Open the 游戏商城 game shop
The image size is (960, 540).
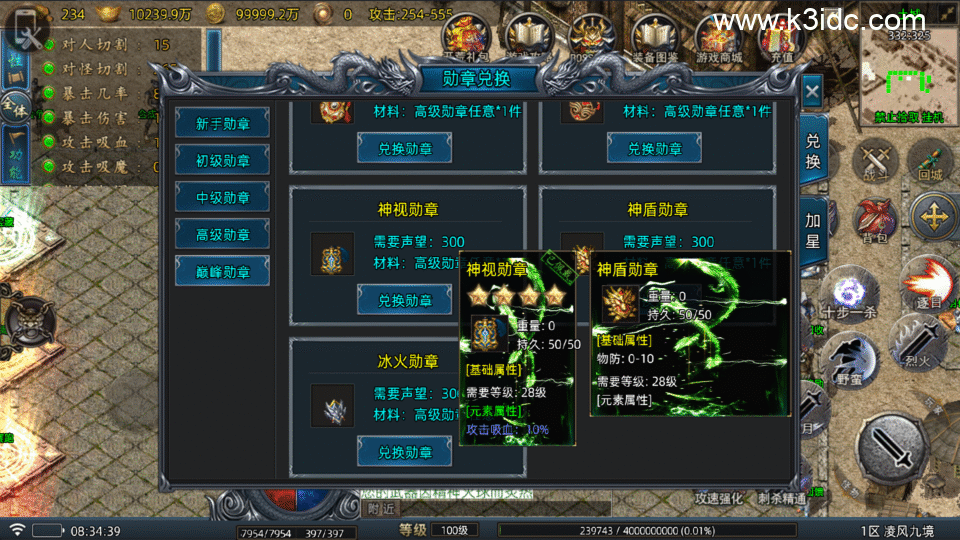[718, 38]
